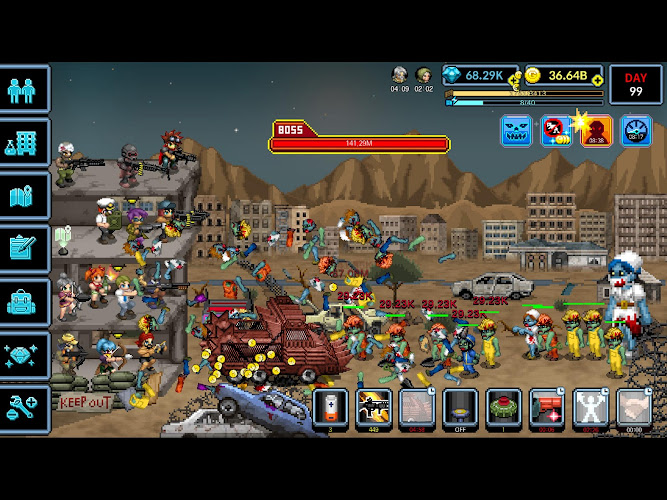Deploy the green landmine skill
This screenshot has width=667, height=500.
[503, 407]
